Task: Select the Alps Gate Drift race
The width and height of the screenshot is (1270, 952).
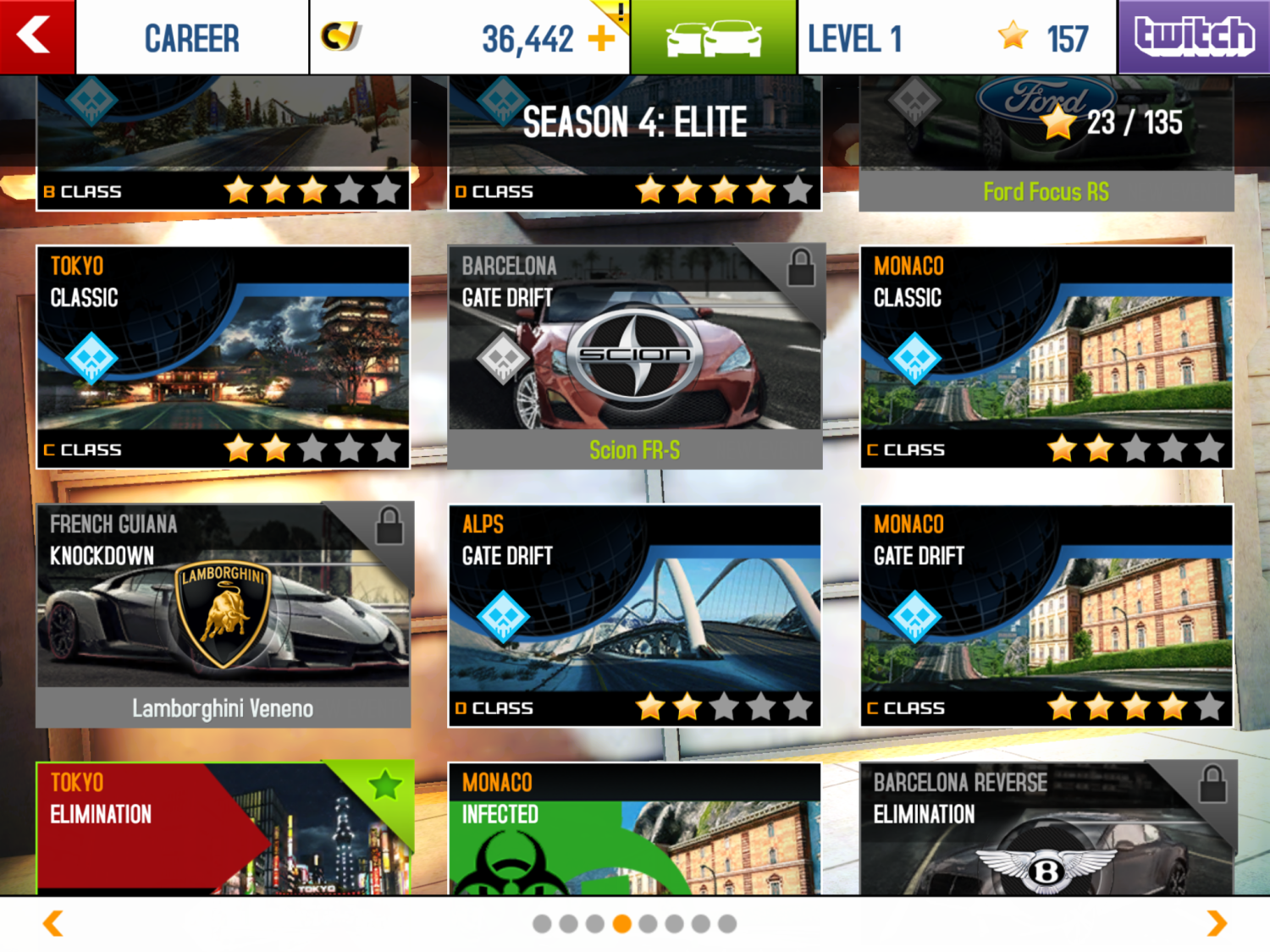Action: tap(634, 615)
